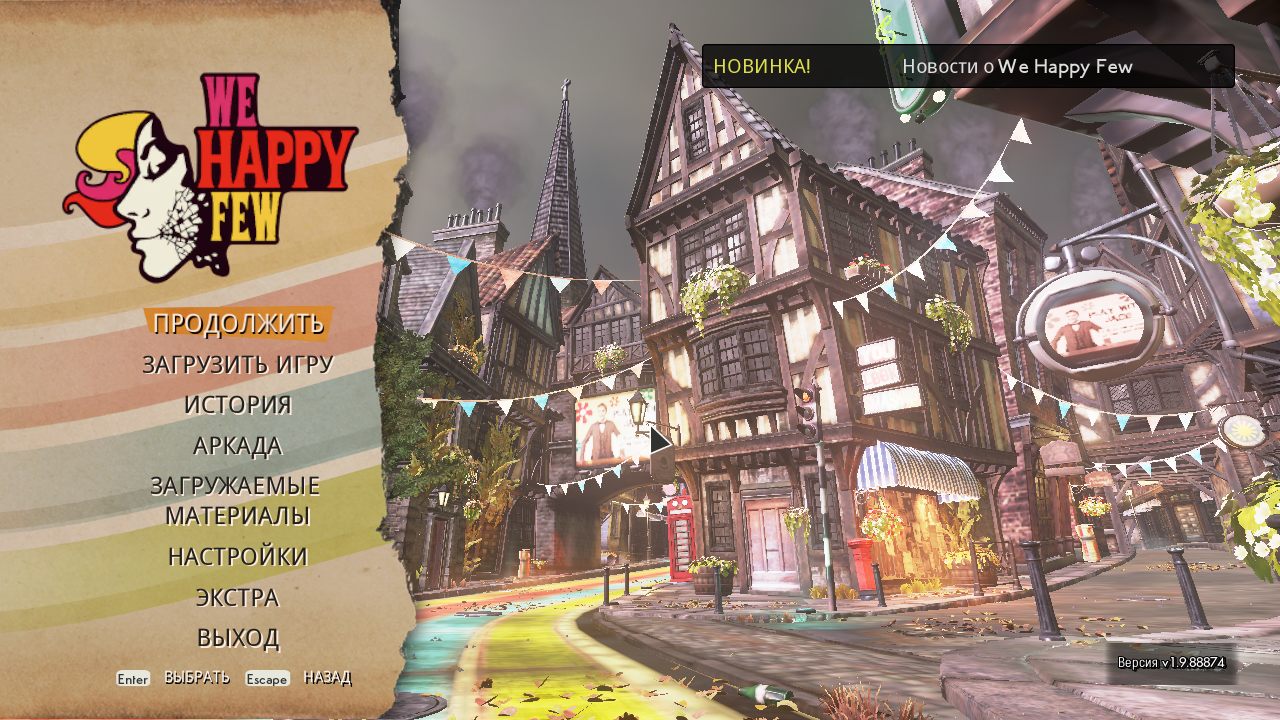
Task: Open the НАСТРОЙКИ settings menu
Action: click(239, 556)
